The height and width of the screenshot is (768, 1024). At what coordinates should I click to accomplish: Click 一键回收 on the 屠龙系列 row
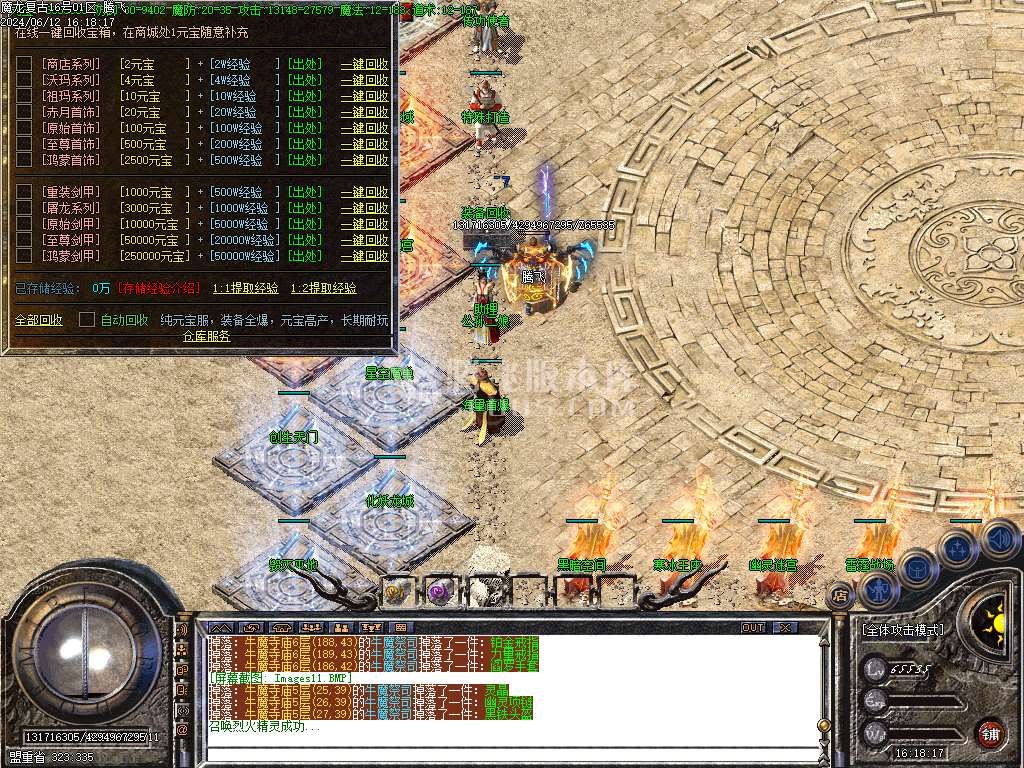pyautogui.click(x=364, y=208)
